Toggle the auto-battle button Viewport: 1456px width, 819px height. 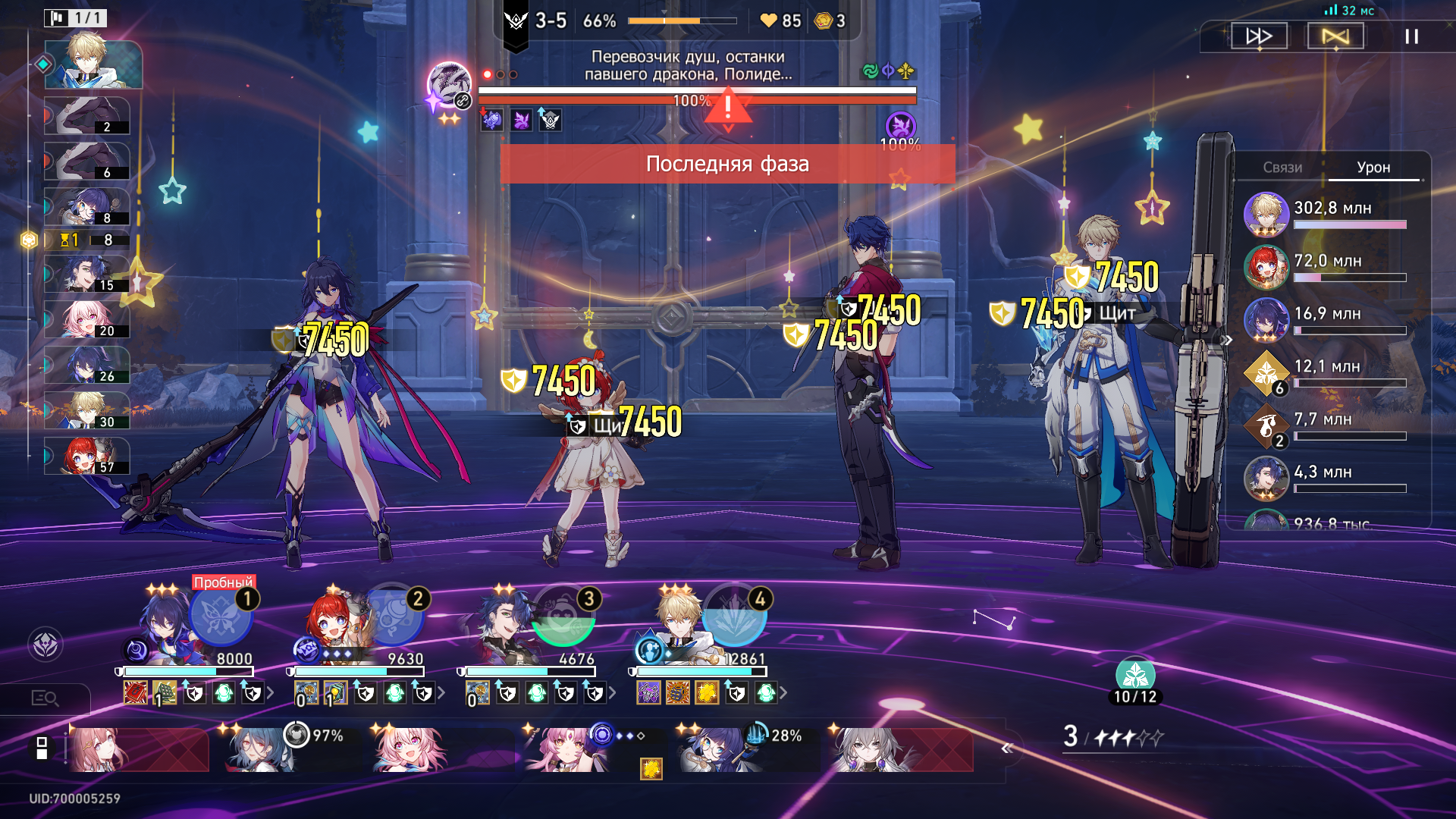[1335, 36]
